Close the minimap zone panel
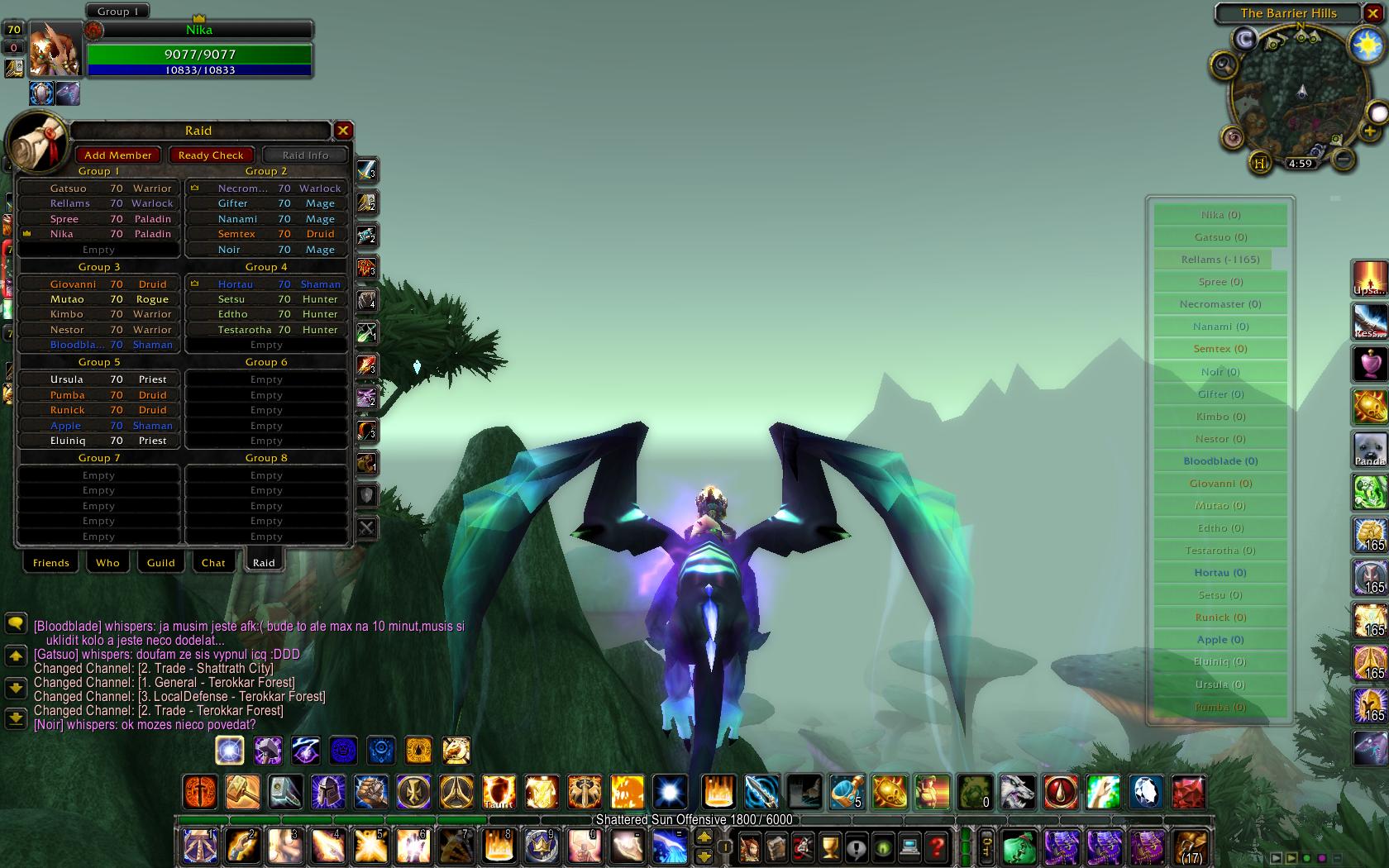The image size is (1389, 868). click(1373, 14)
